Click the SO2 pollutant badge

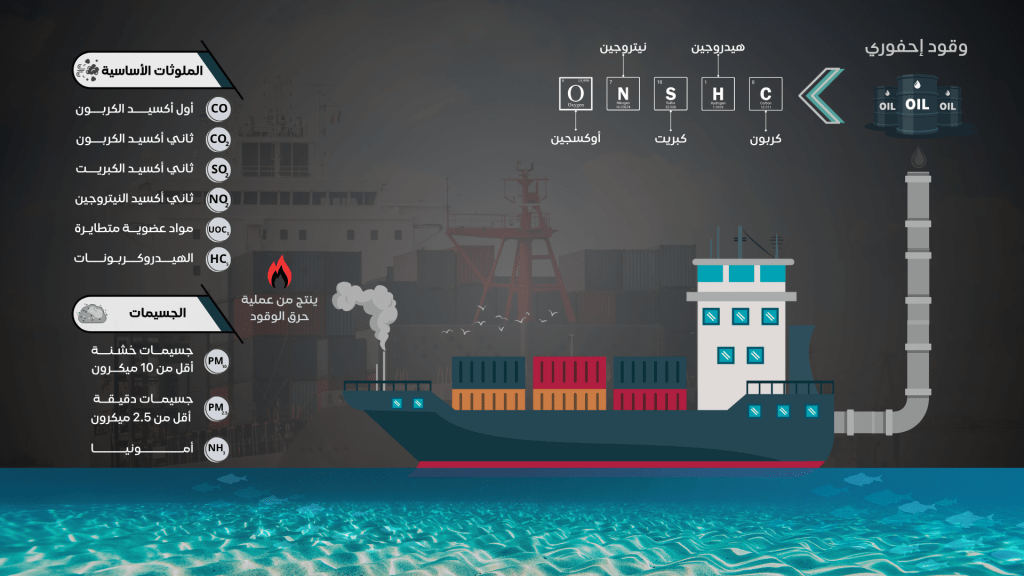coord(218,169)
